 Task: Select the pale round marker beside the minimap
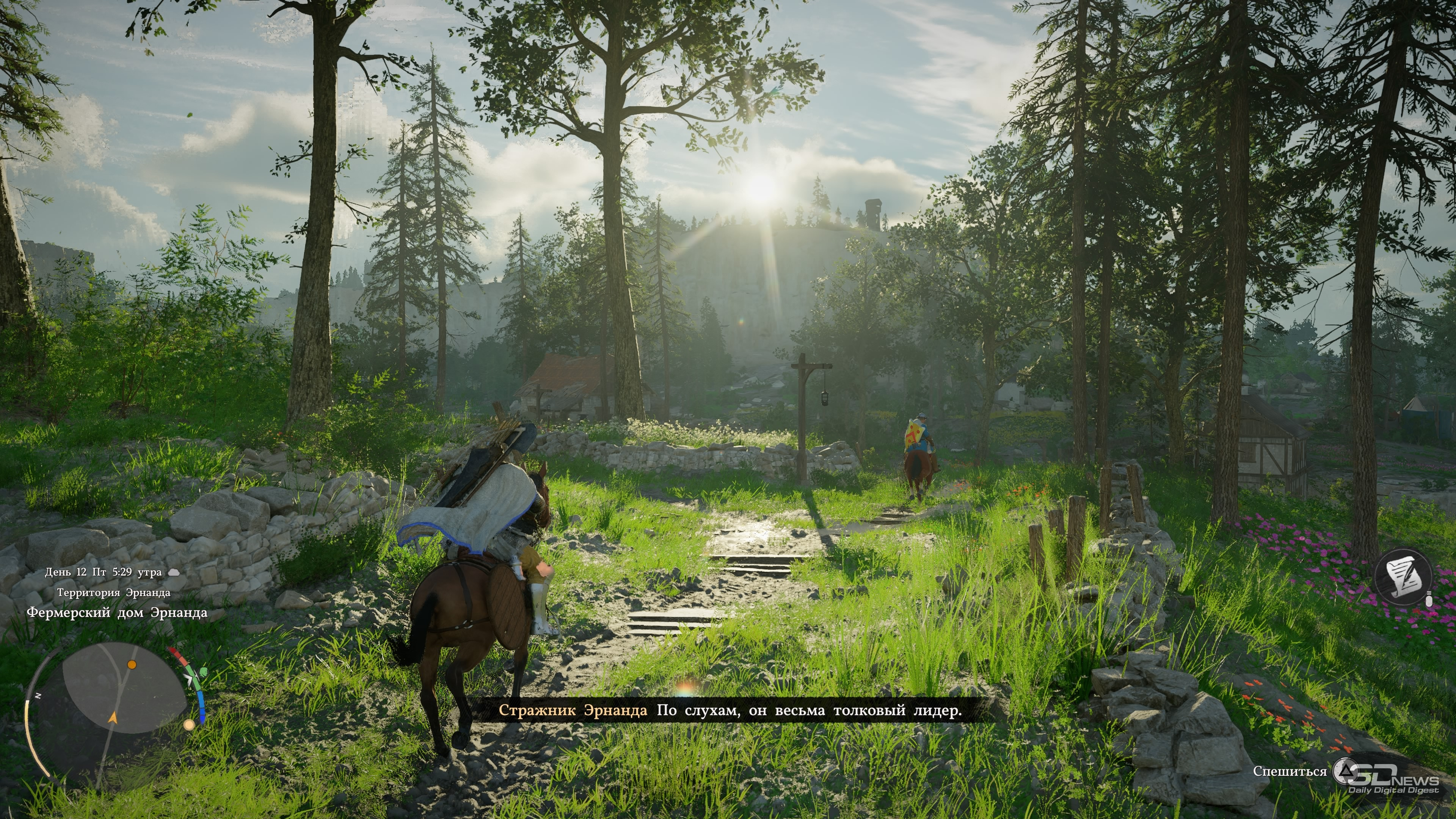[189, 725]
